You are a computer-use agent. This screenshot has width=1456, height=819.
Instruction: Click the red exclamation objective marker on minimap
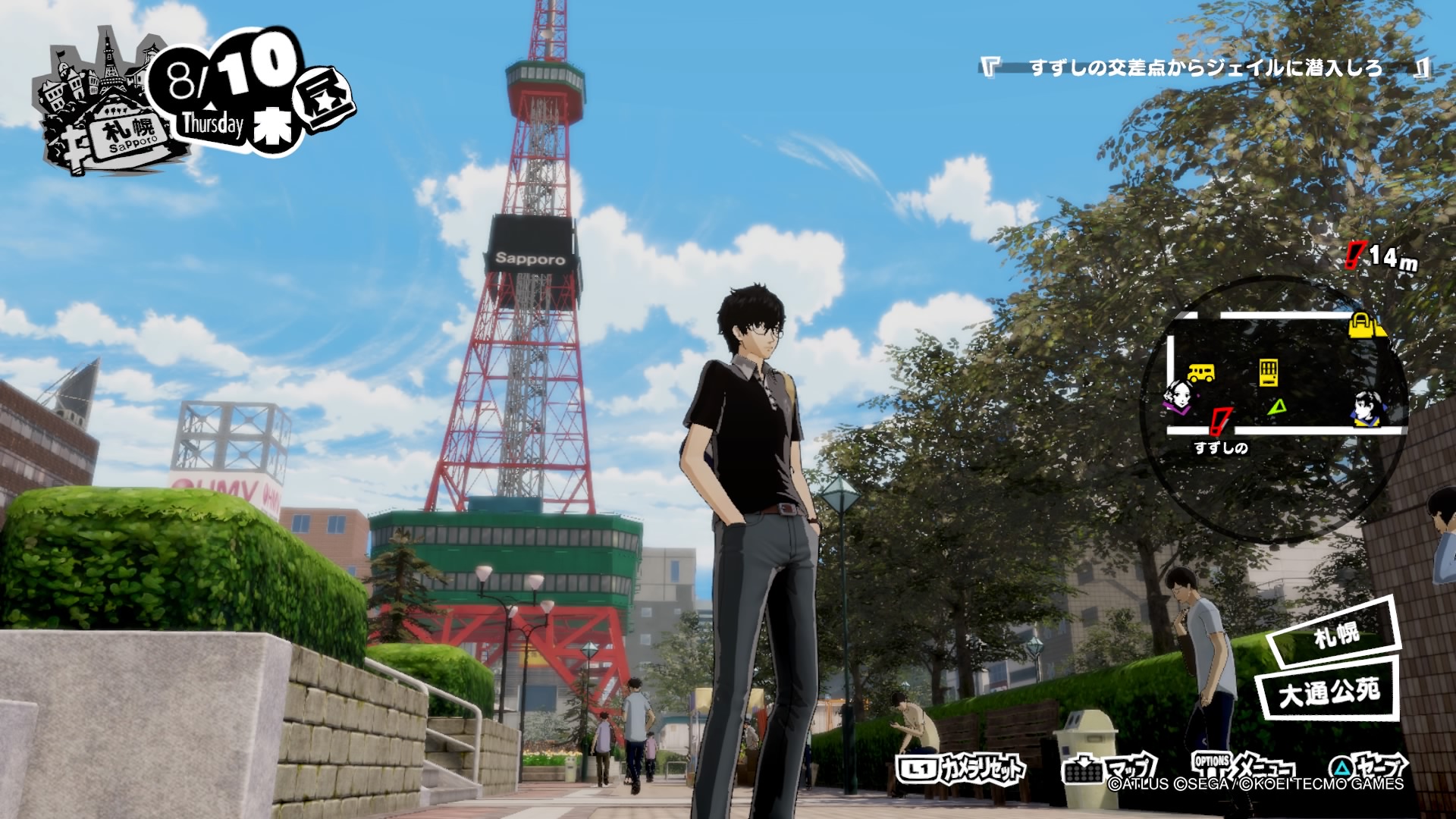pos(1220,421)
